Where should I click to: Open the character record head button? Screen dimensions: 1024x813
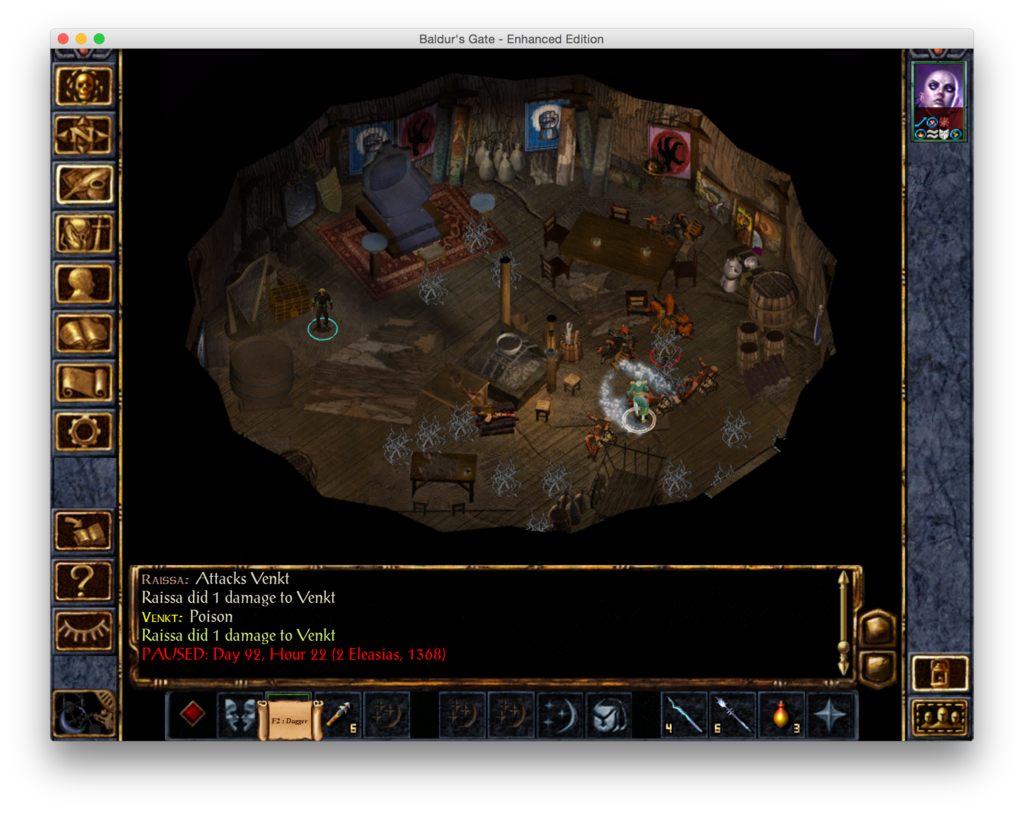84,283
